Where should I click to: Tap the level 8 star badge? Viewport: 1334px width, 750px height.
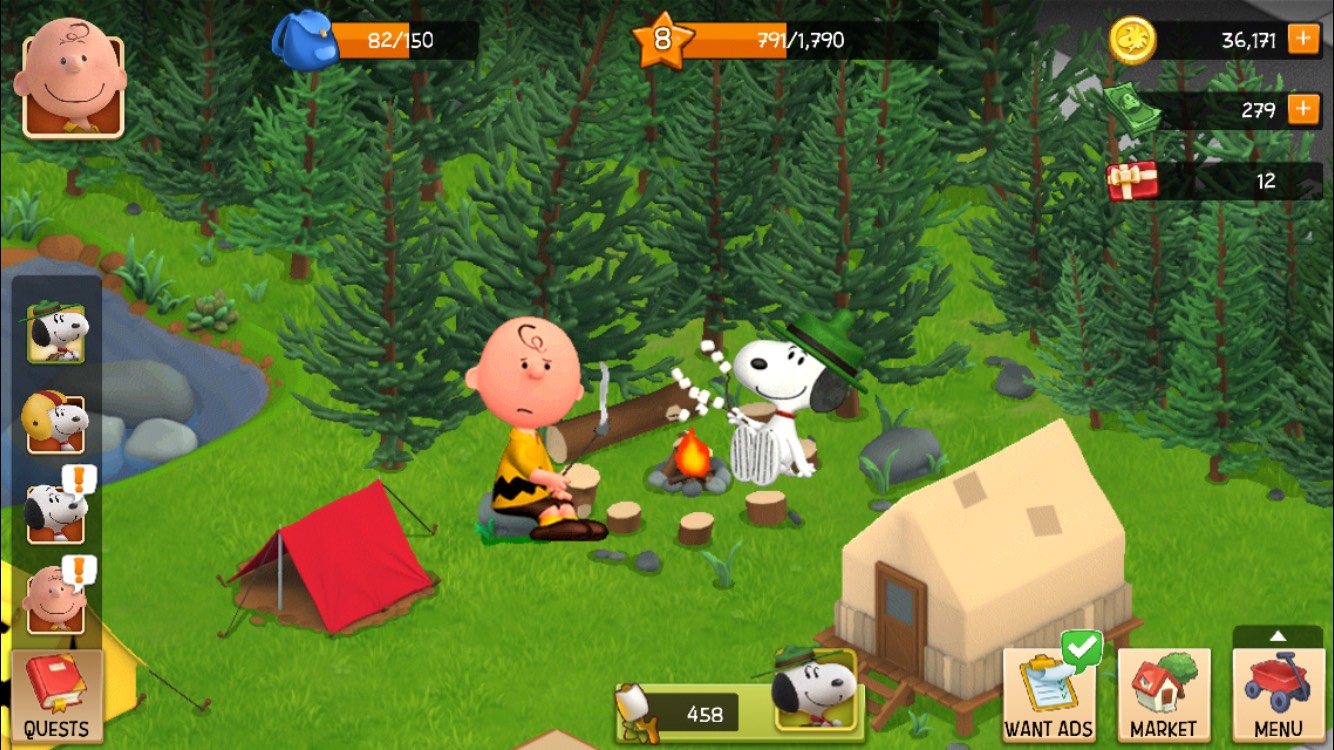(662, 41)
